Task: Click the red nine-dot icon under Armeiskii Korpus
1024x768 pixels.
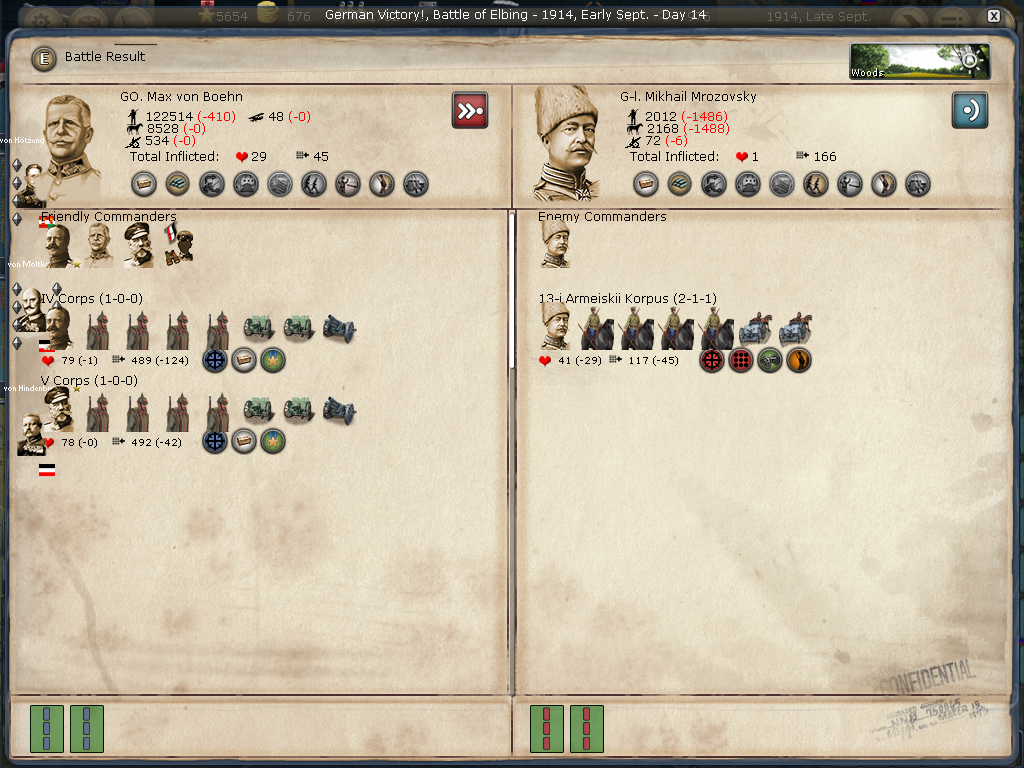Action: coord(741,360)
